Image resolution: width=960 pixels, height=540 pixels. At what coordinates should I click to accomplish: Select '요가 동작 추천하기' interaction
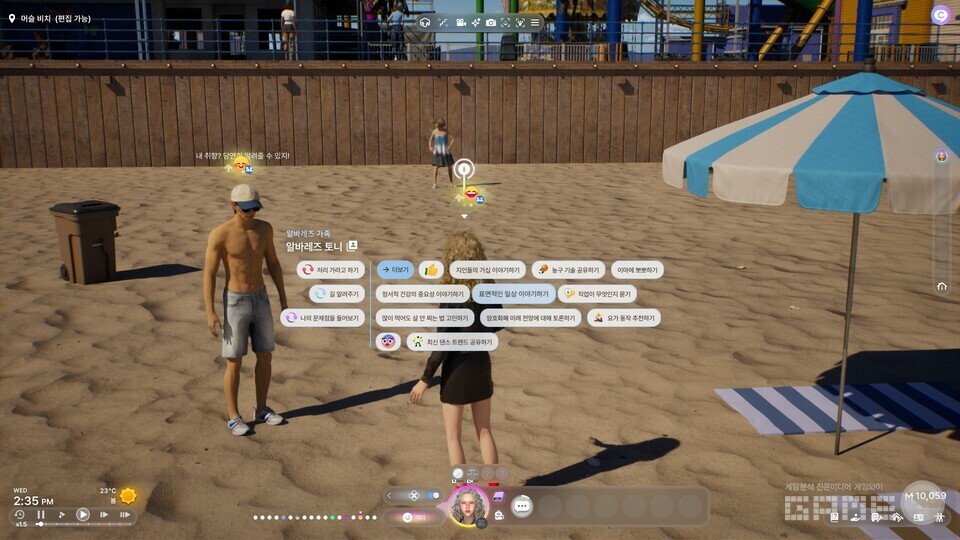(x=622, y=318)
